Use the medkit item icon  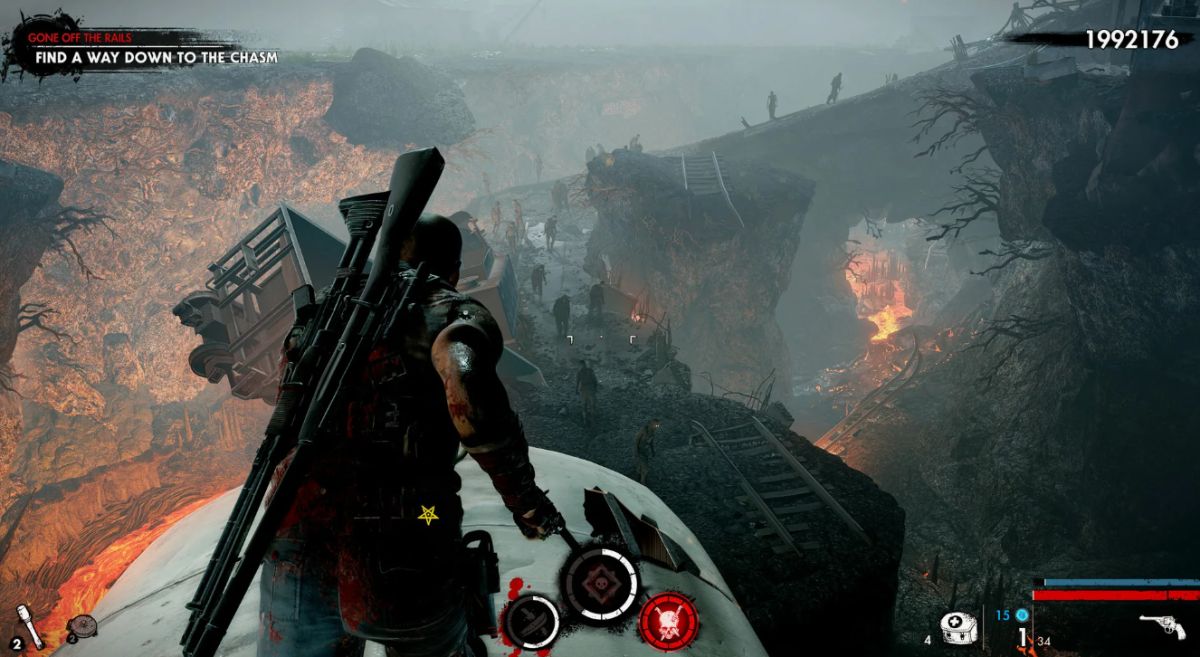957,627
